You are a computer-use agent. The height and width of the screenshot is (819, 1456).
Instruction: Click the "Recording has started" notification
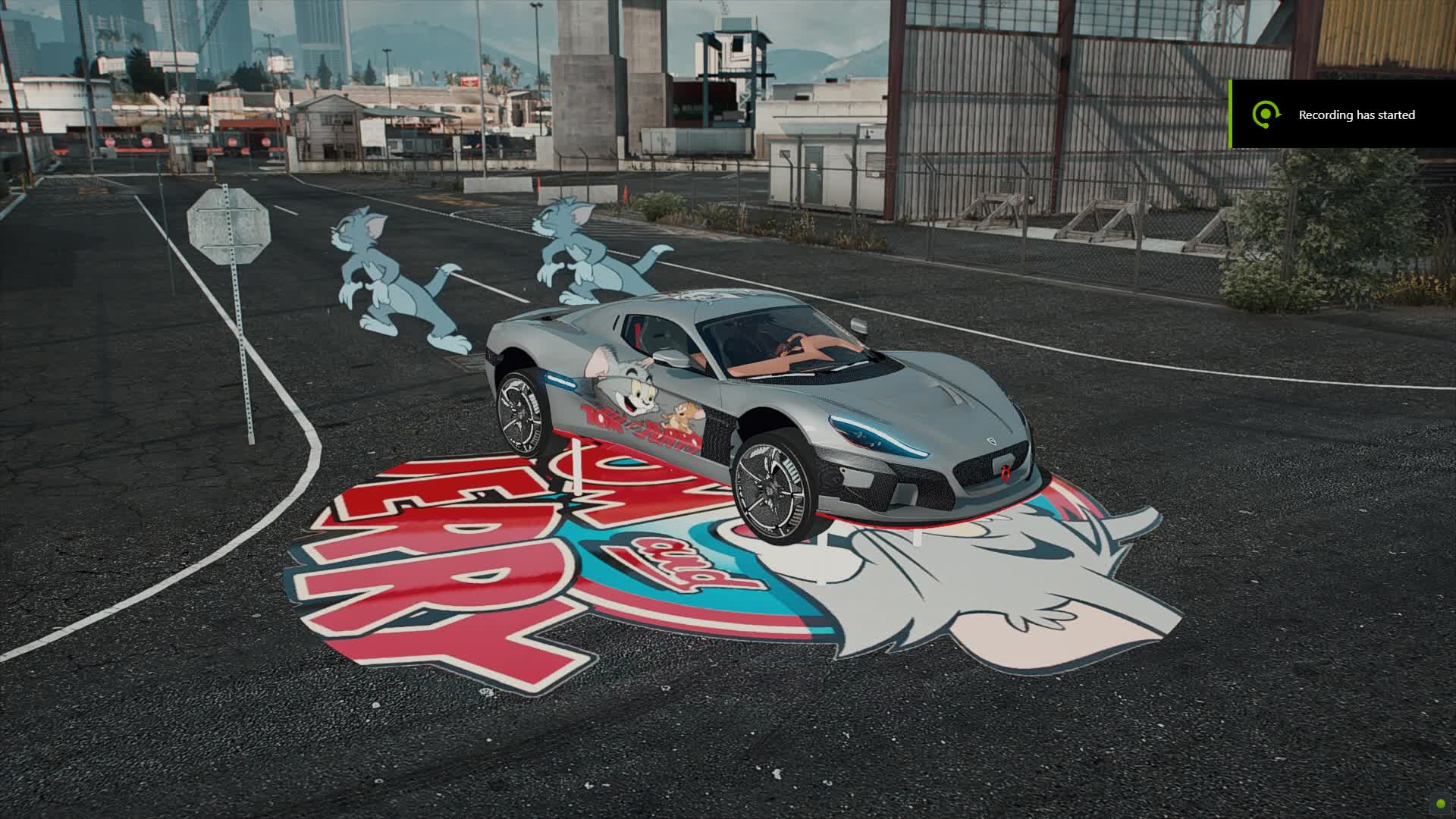coord(1342,115)
